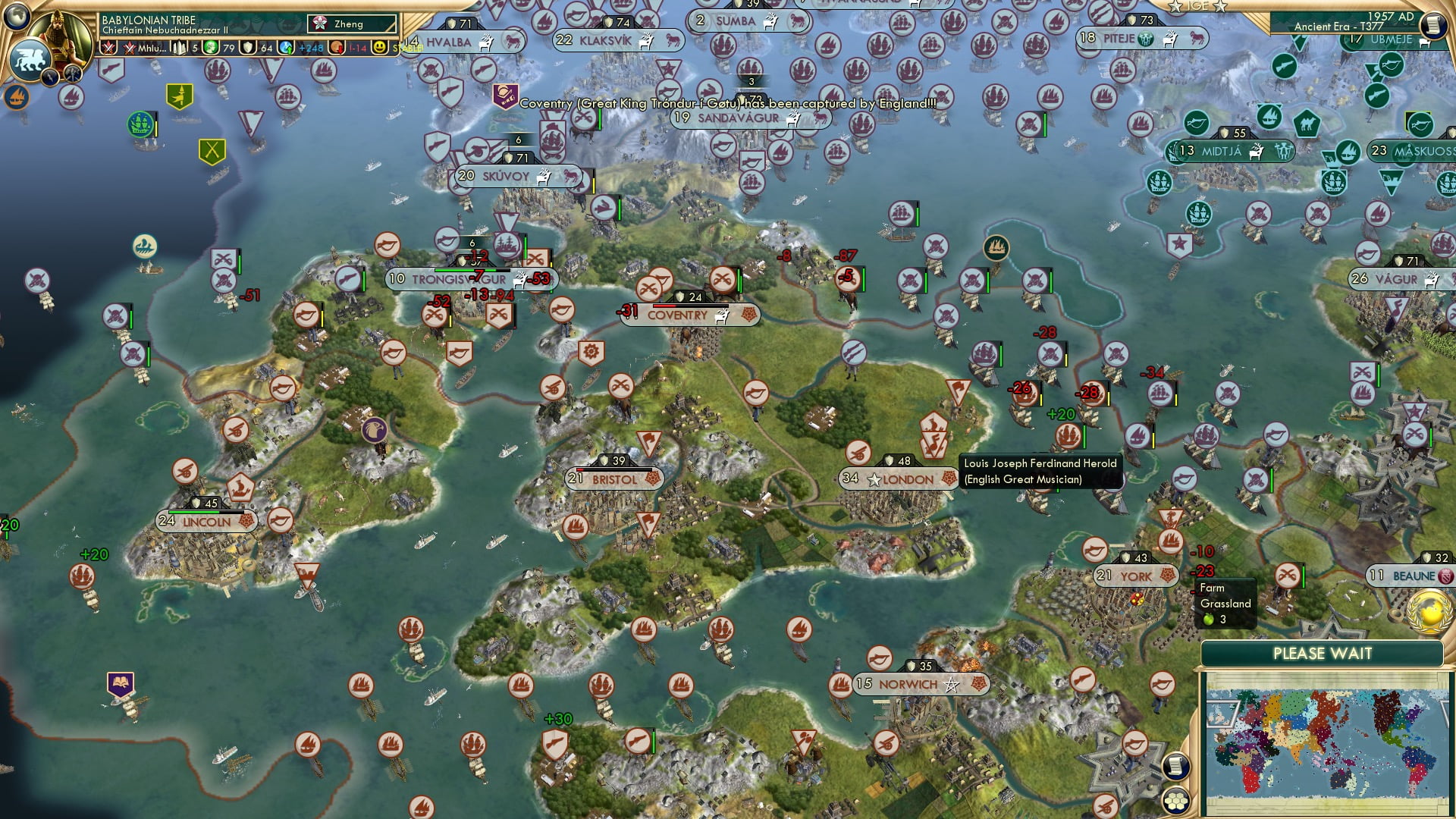Select the shield defense score icon
The height and width of the screenshot is (819, 1456).
(248, 48)
